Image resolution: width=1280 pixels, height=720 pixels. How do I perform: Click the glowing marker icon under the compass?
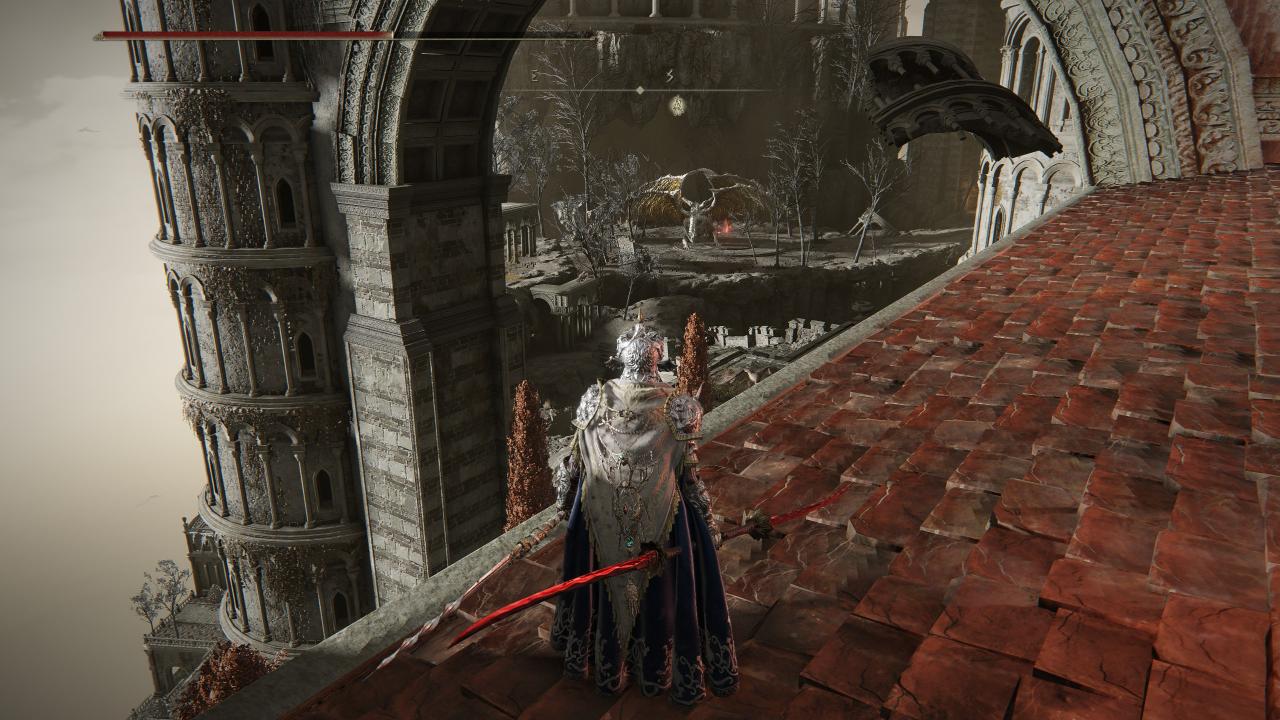677,103
